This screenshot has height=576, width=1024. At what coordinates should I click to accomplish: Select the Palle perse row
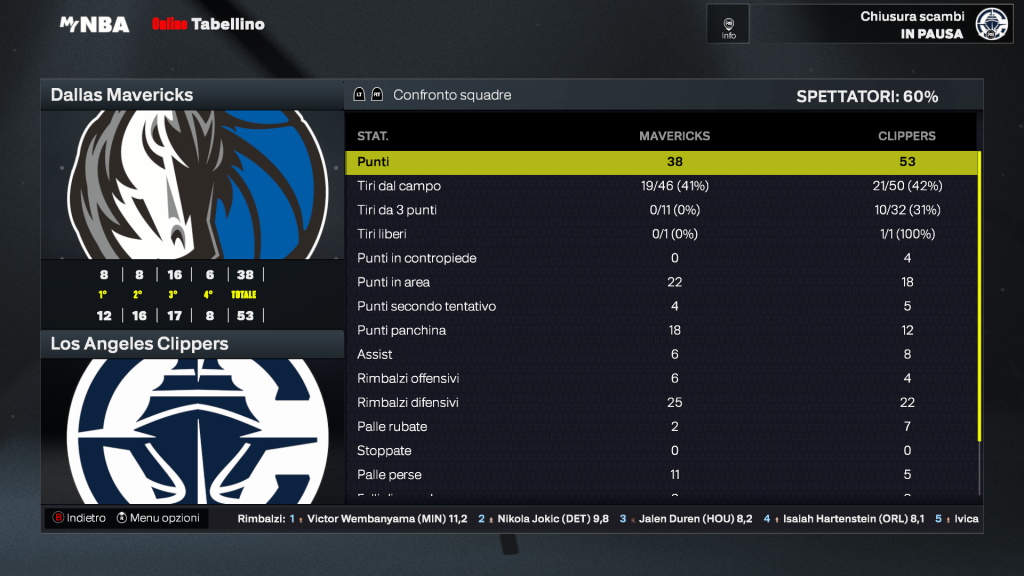[x=660, y=474]
